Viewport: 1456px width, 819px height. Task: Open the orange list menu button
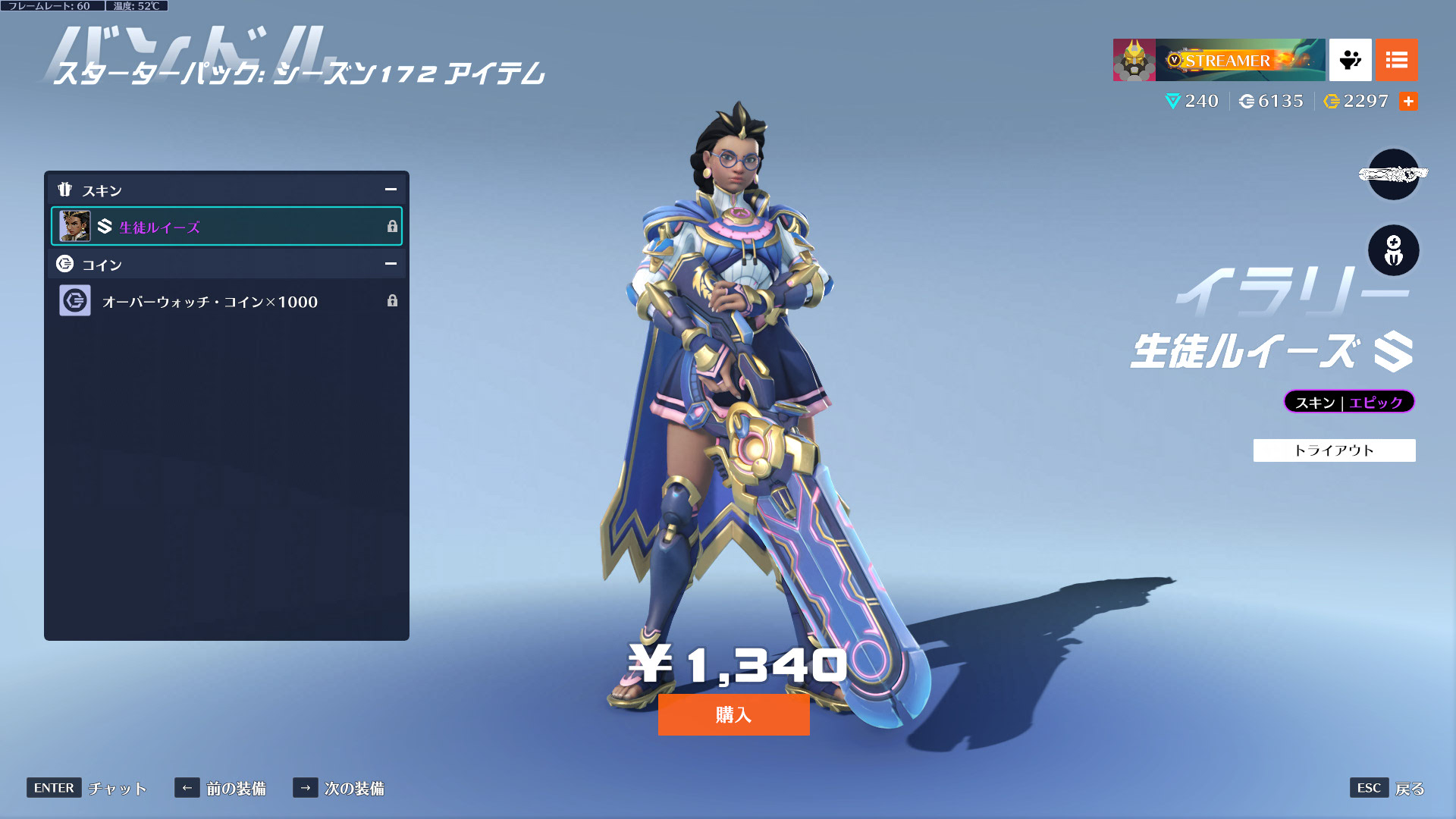click(x=1396, y=60)
